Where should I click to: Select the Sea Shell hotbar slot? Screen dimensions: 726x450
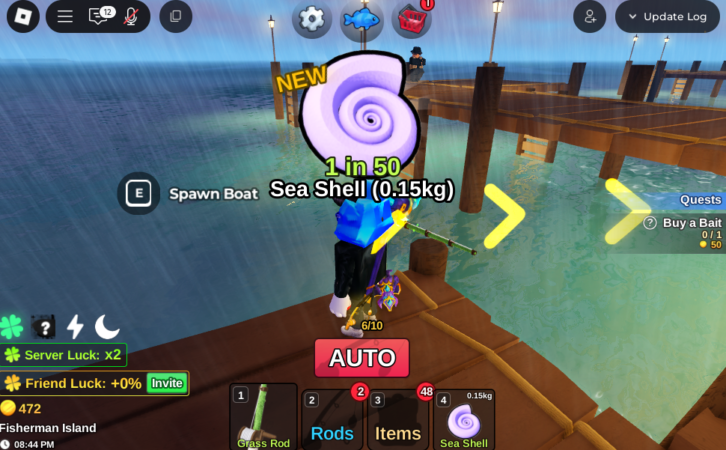click(x=463, y=419)
